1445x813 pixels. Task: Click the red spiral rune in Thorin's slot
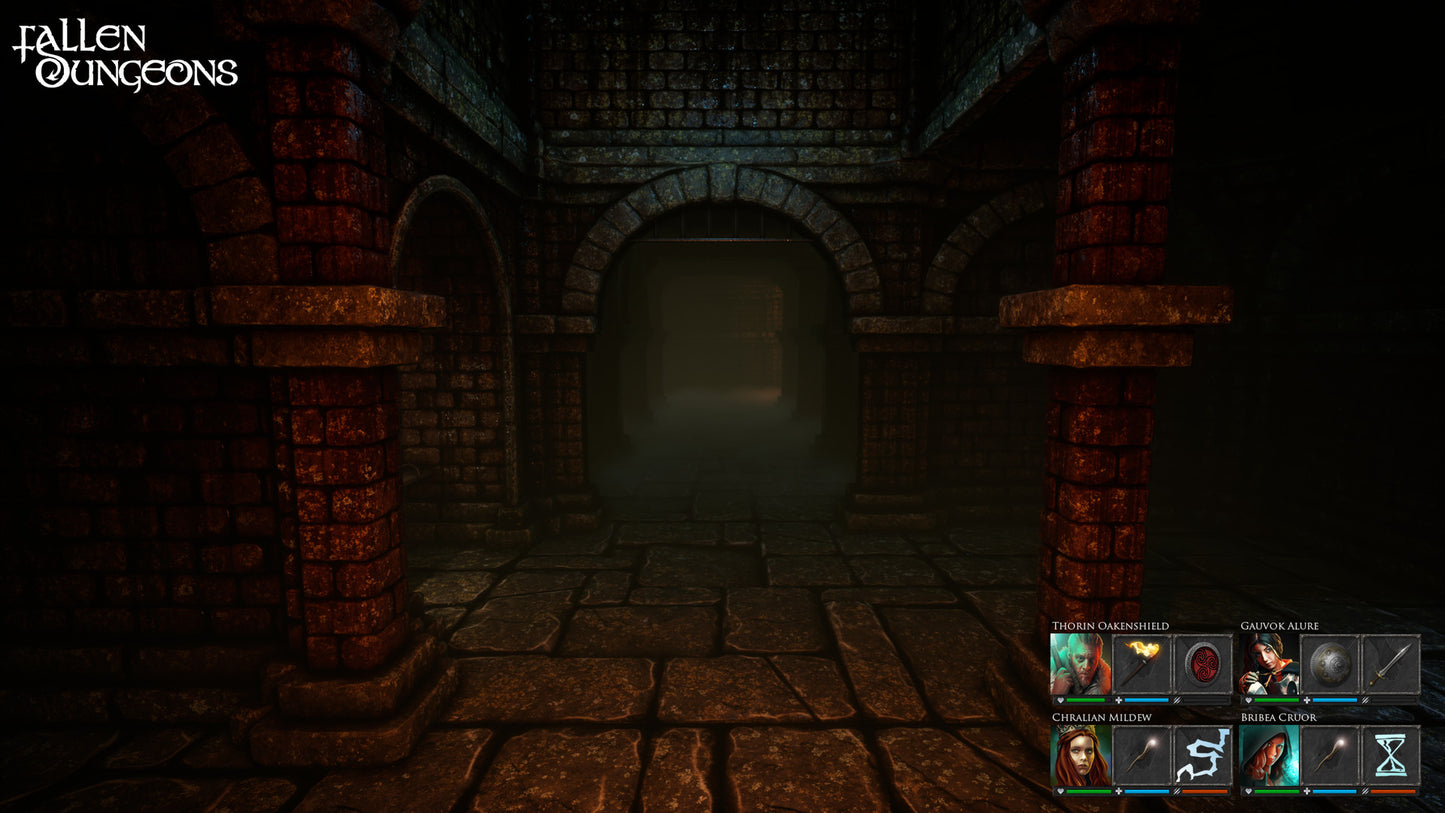point(1202,663)
